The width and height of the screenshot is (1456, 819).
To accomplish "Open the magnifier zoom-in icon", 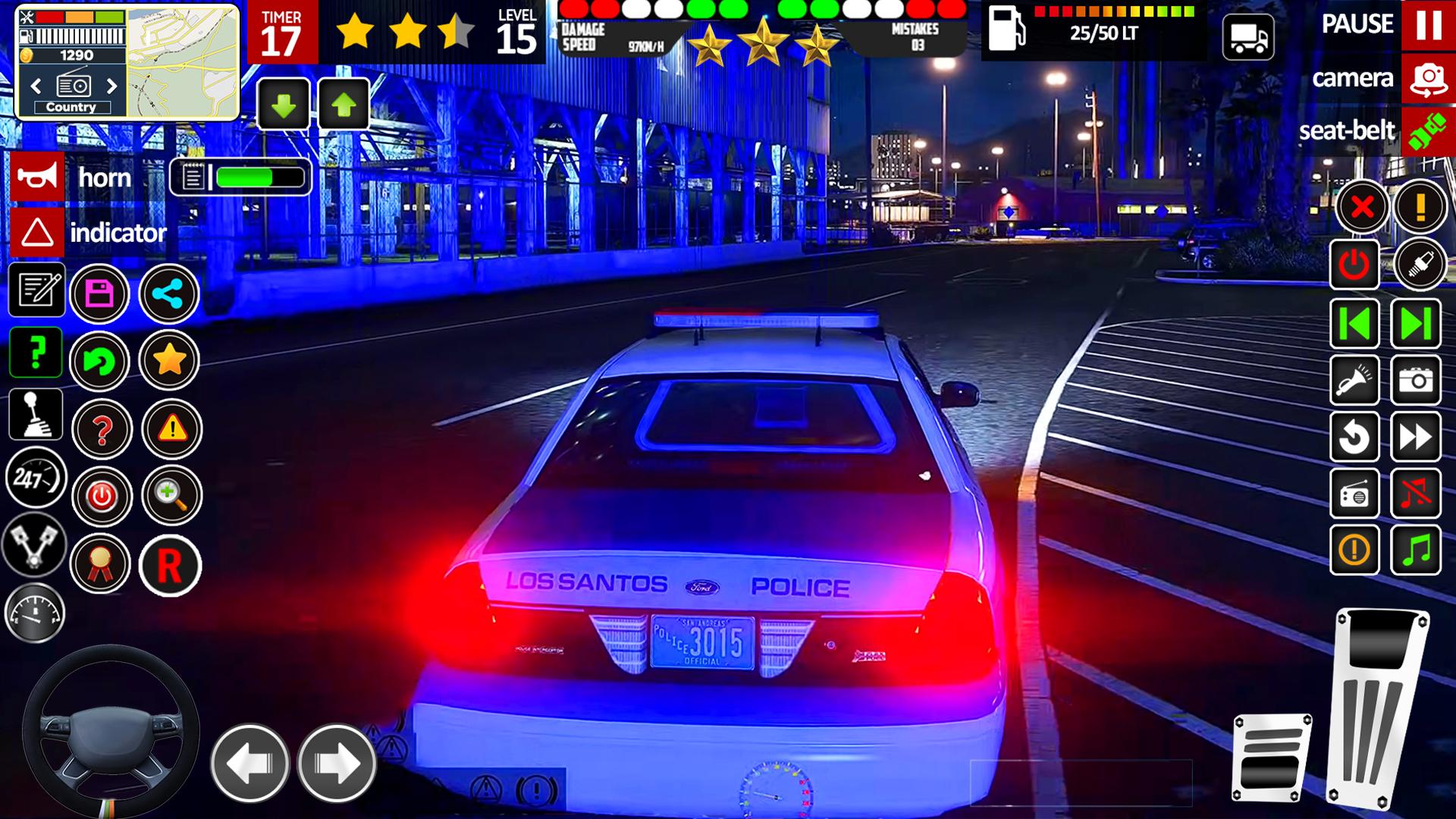I will click(x=171, y=496).
